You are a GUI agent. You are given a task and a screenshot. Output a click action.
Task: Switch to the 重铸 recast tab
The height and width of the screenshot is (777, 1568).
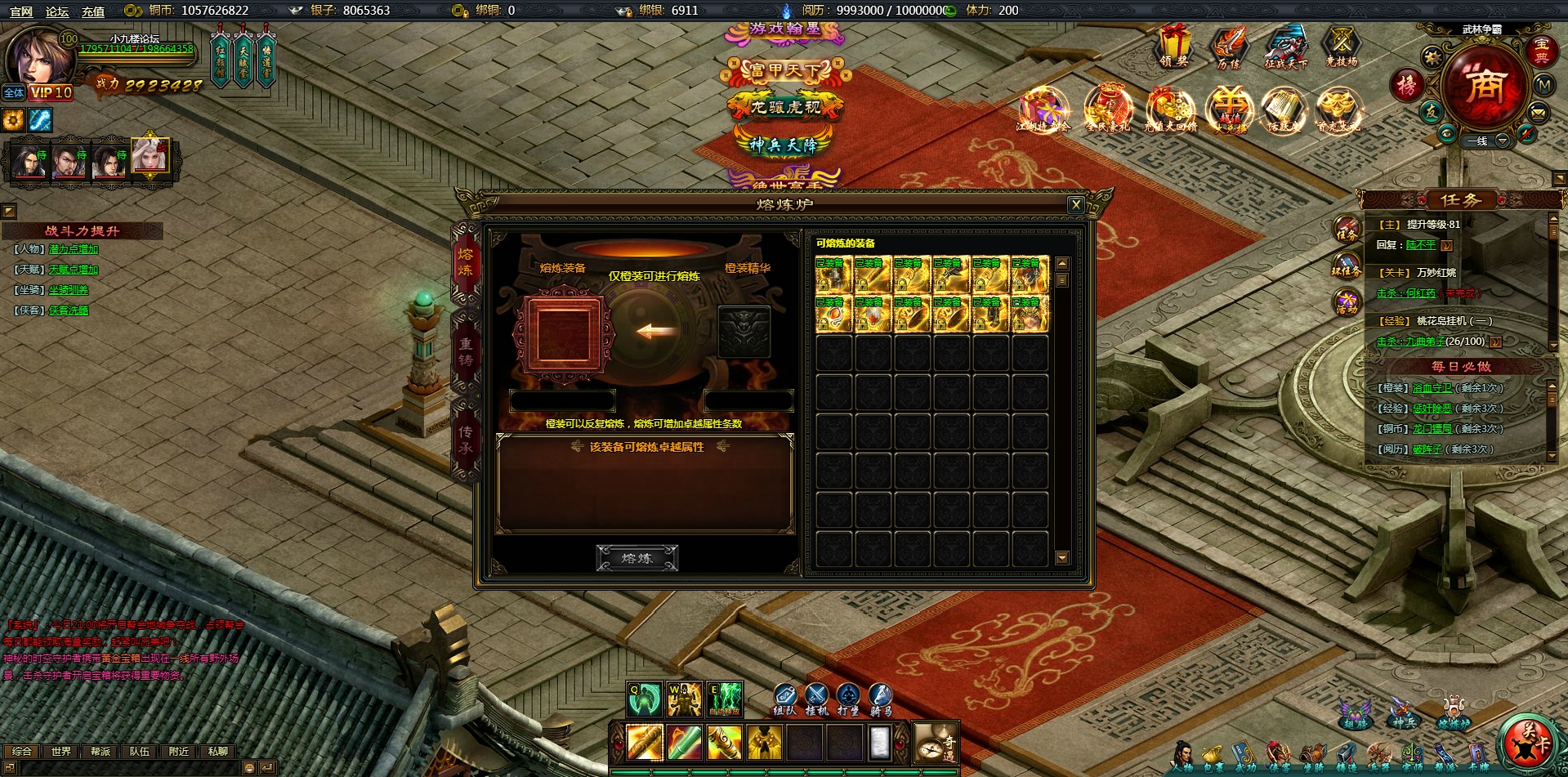465,352
